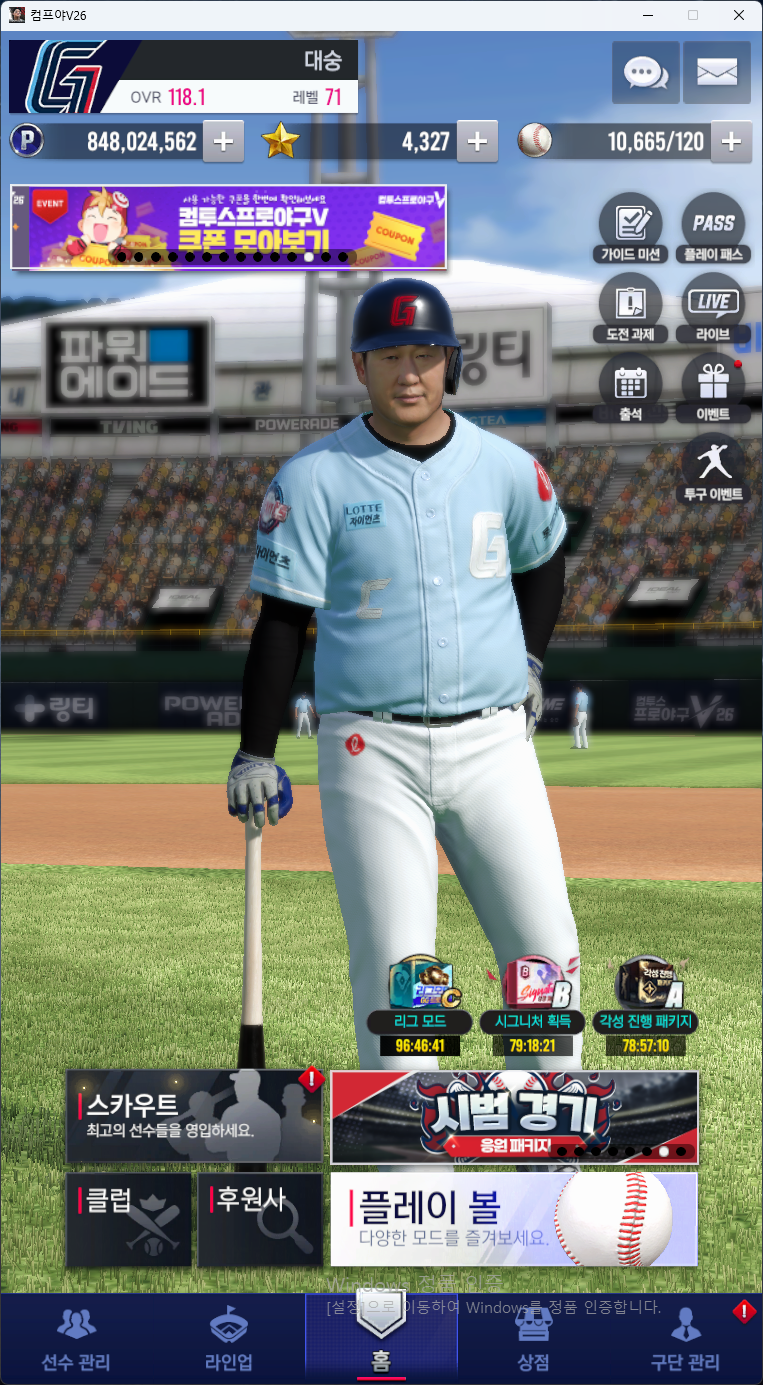763x1385 pixels.
Task: Open the 출석 attendance calendar
Action: click(630, 388)
